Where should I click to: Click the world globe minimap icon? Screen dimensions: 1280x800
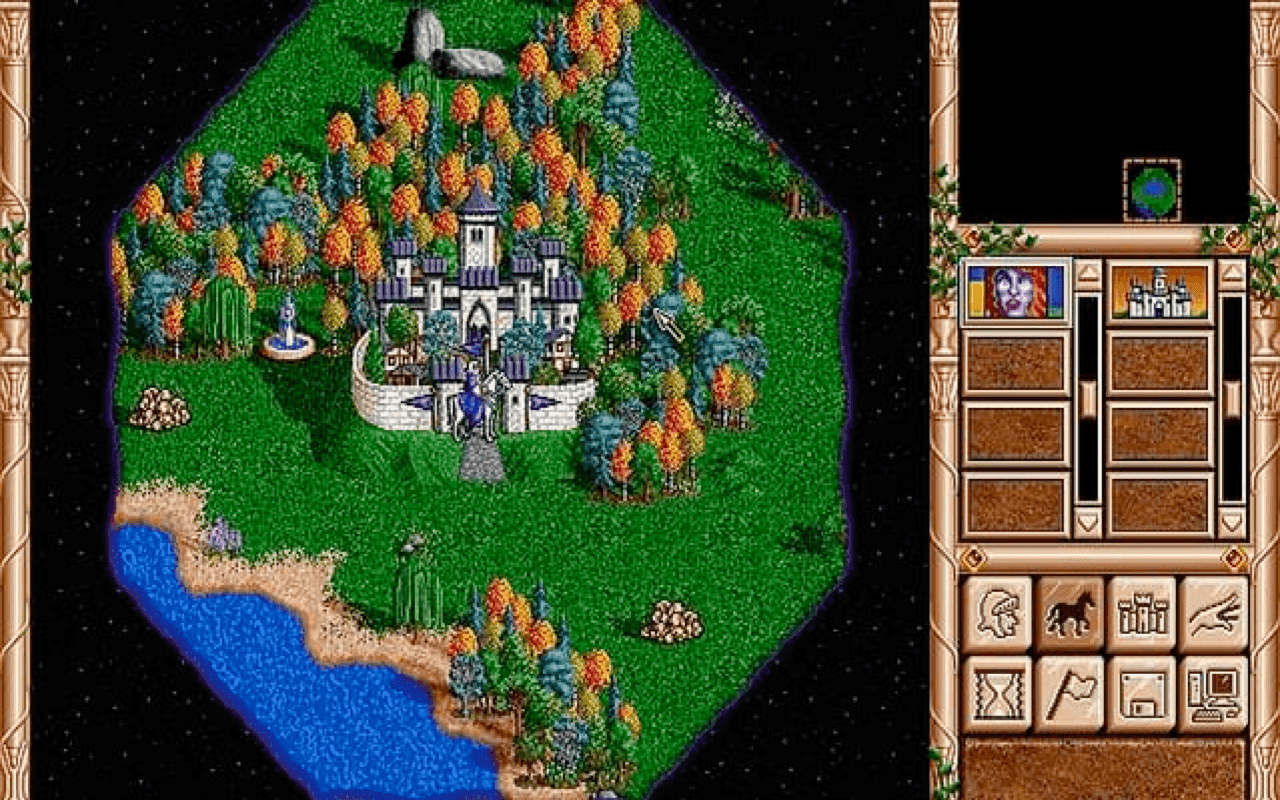coord(1150,190)
